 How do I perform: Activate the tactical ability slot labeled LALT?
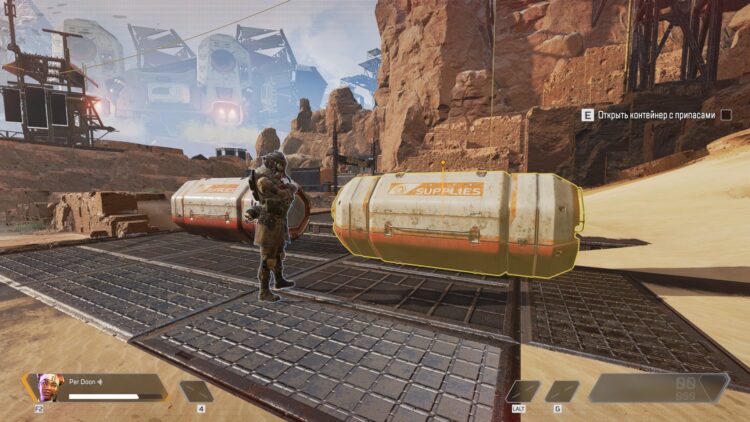(x=523, y=391)
